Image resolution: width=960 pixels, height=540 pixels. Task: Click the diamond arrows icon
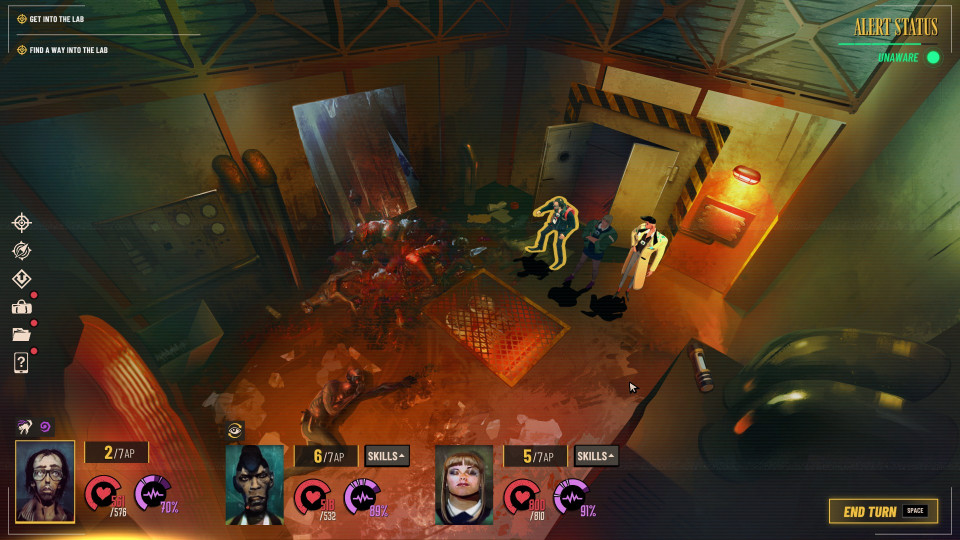click(x=21, y=279)
